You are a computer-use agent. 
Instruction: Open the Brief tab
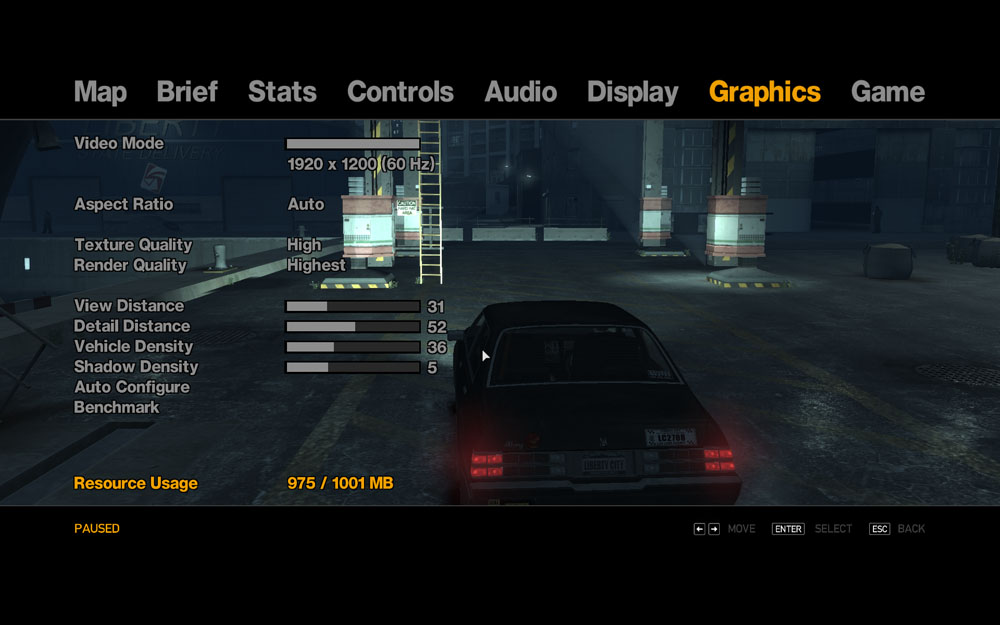point(187,92)
